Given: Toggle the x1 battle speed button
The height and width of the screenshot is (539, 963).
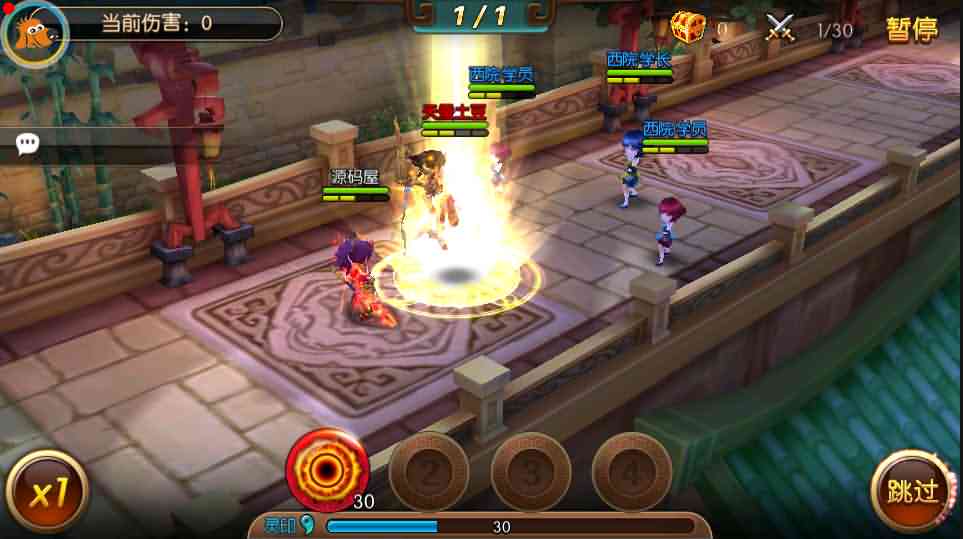Looking at the screenshot, I should pyautogui.click(x=46, y=492).
